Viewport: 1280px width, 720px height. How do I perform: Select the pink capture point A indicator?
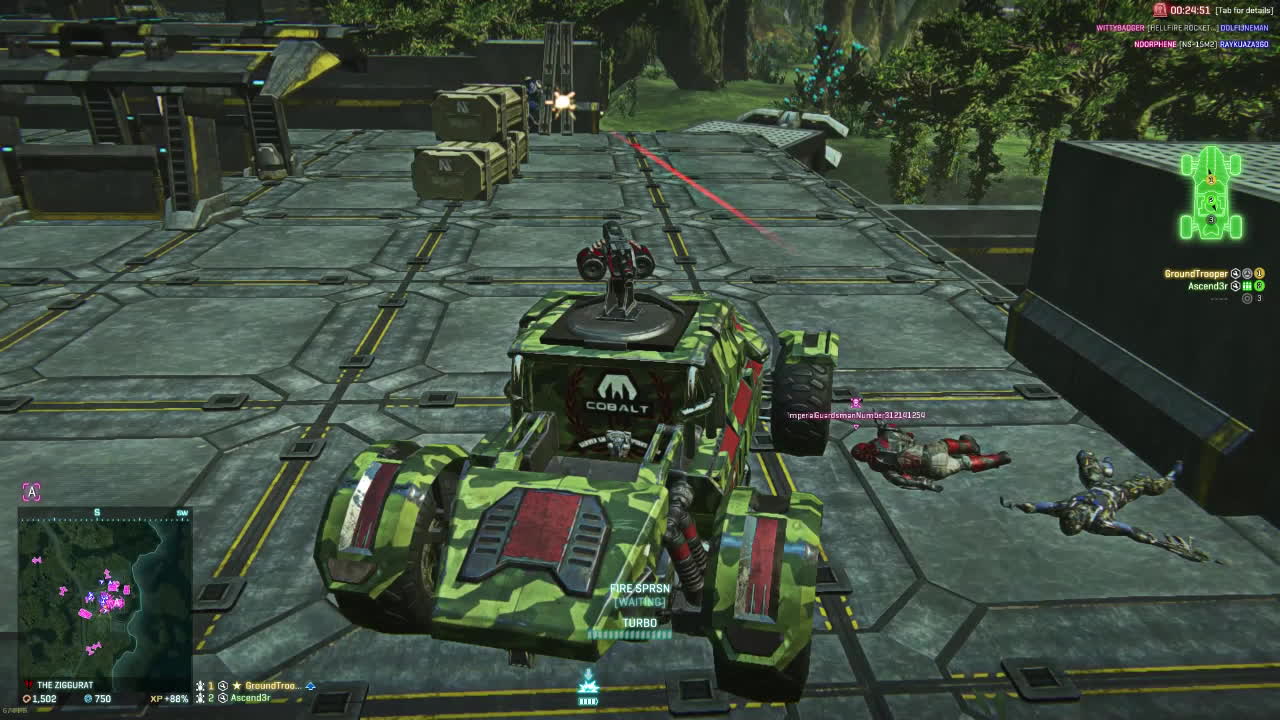[32, 492]
